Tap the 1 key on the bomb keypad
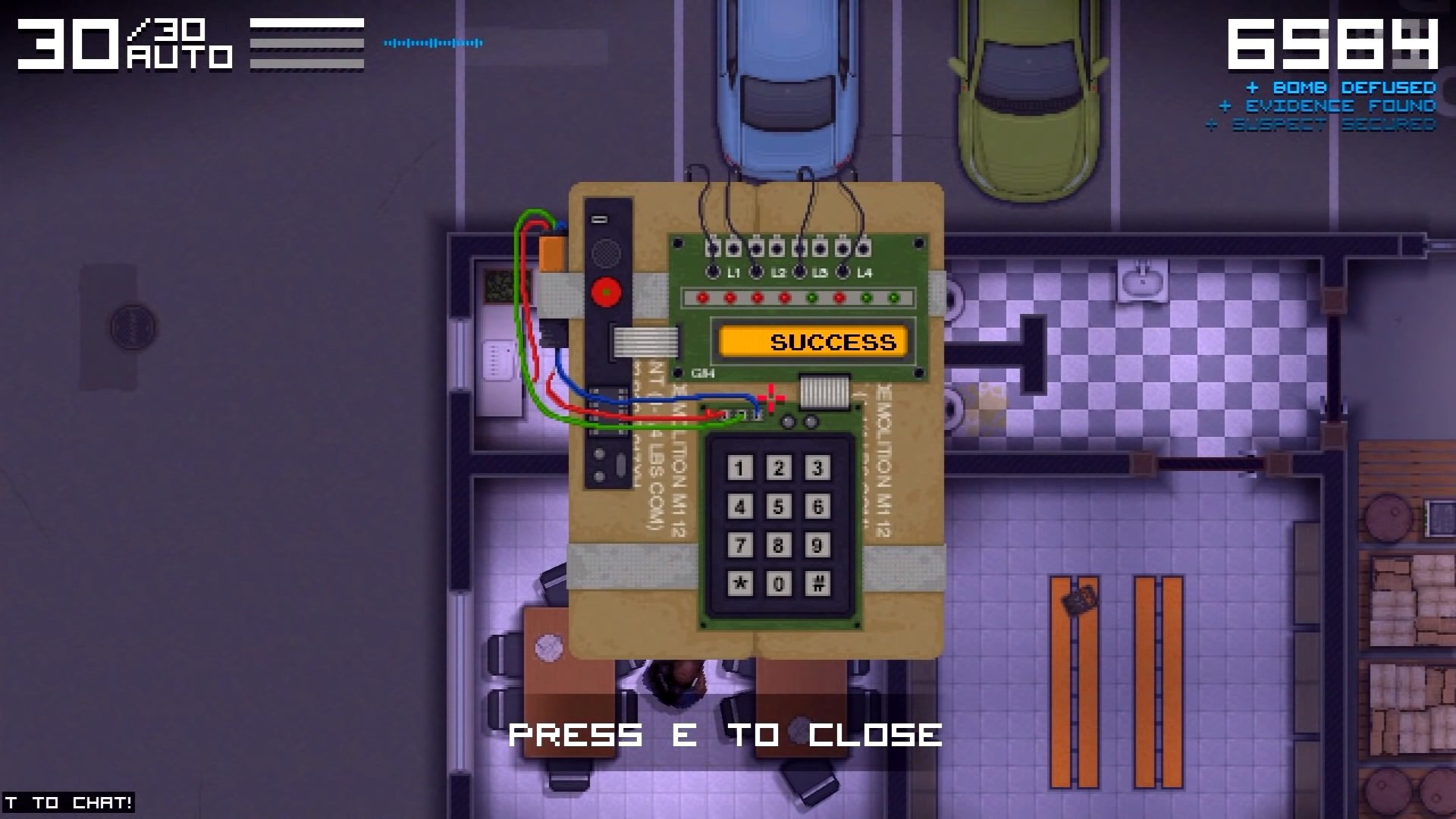This screenshot has width=1456, height=819. (x=740, y=468)
